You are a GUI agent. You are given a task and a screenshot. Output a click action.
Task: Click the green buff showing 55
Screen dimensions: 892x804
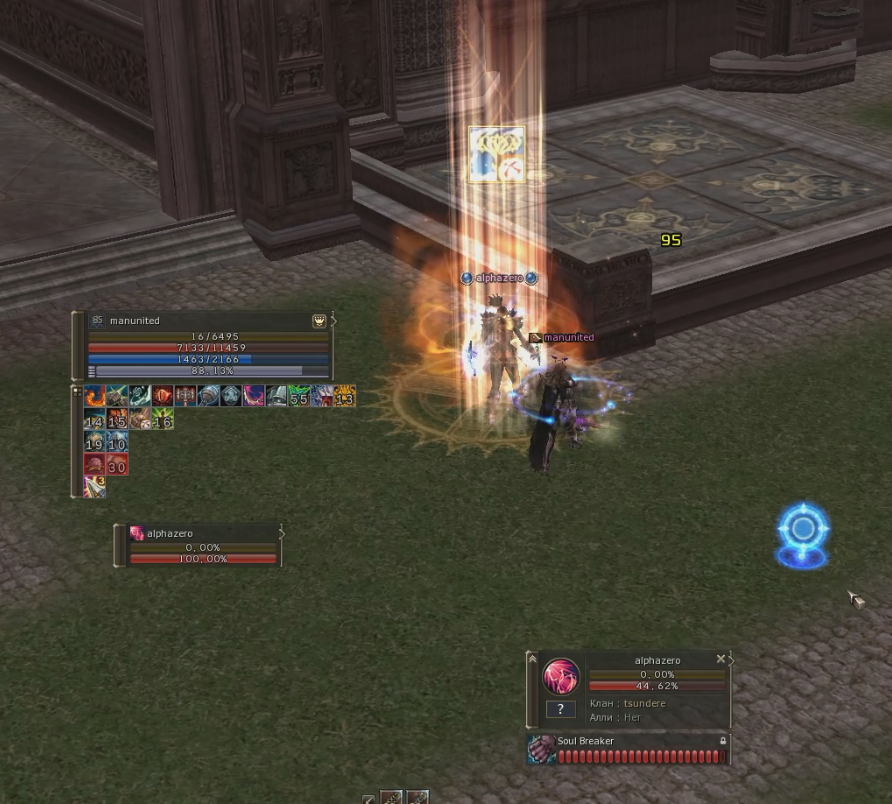299,396
